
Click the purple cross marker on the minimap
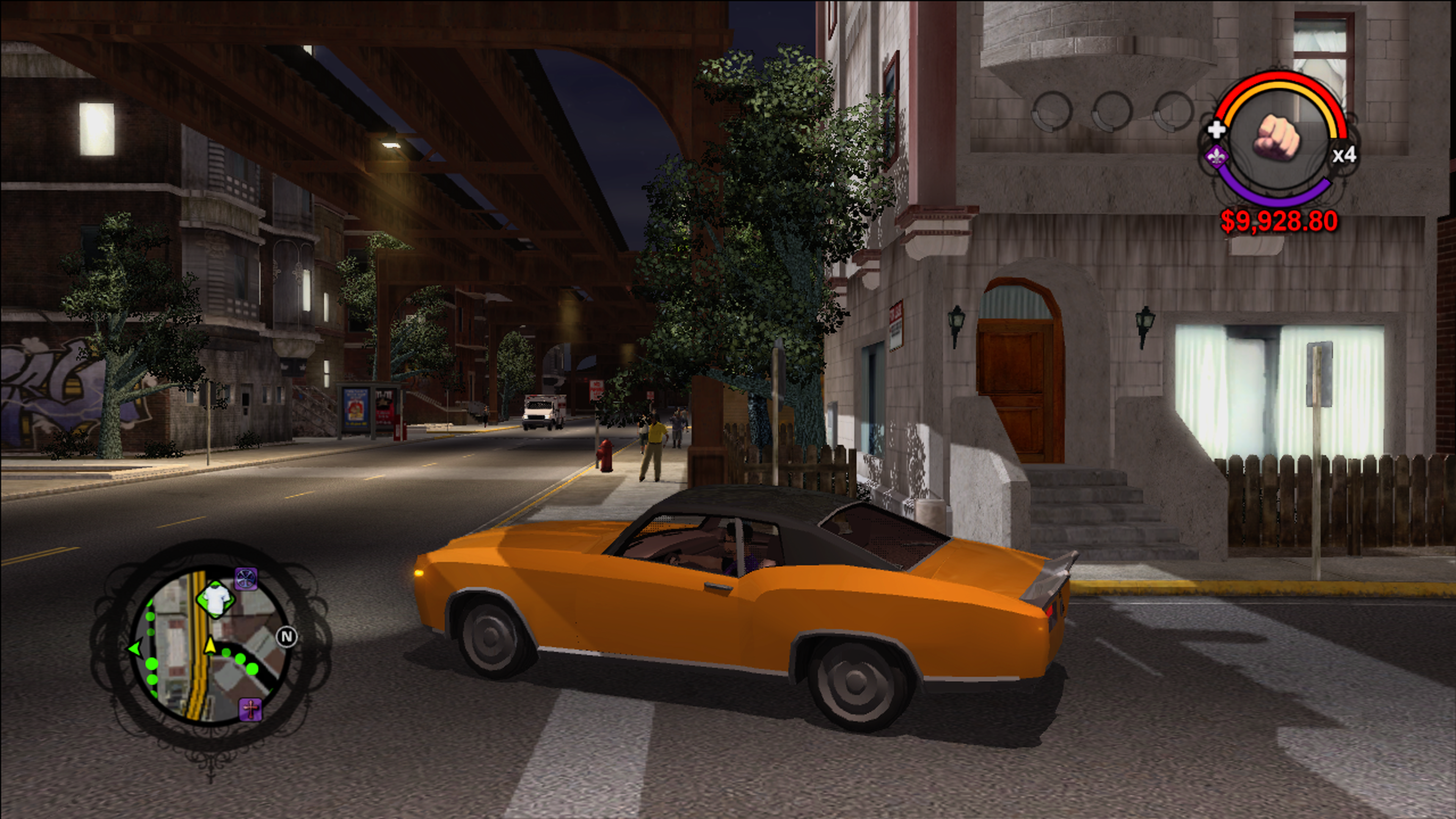tap(250, 709)
